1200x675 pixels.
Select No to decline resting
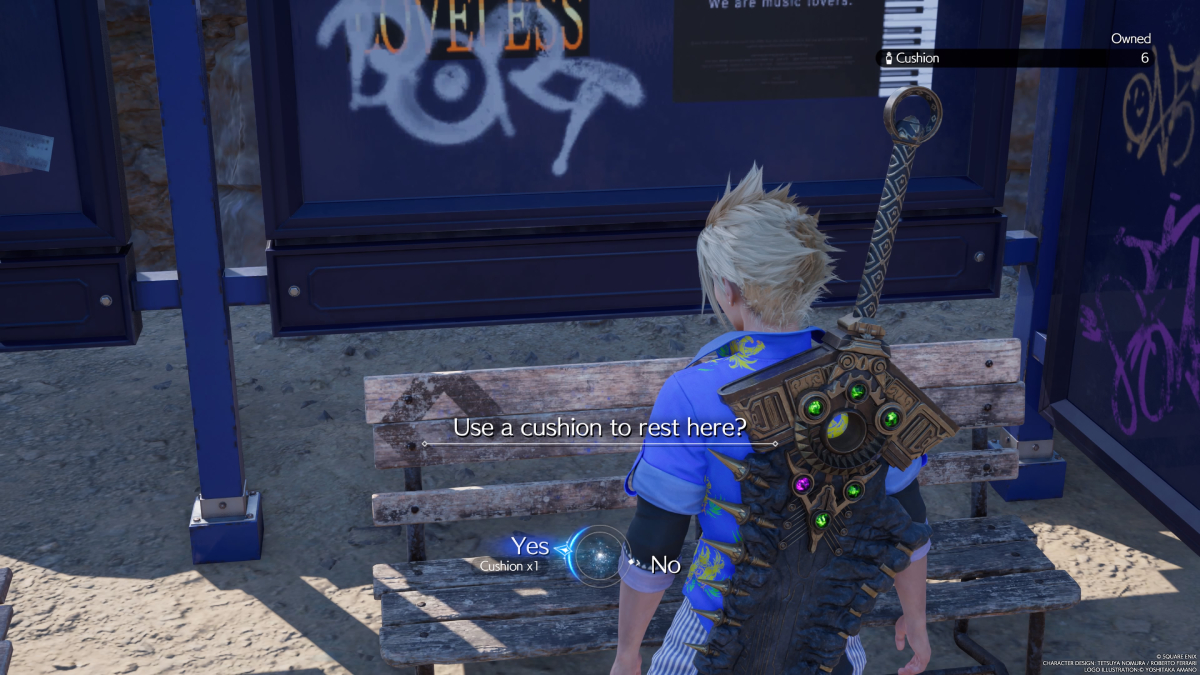665,565
